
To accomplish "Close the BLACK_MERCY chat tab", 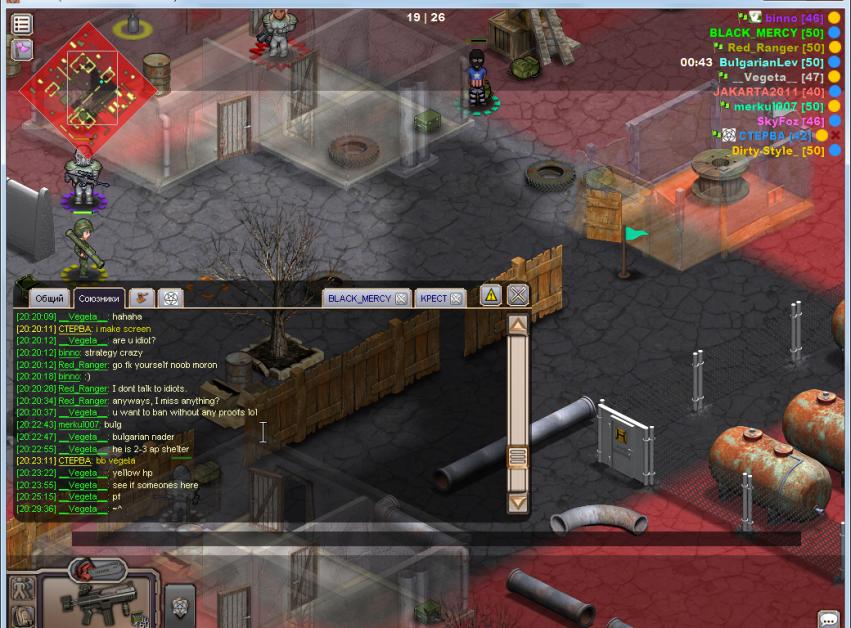I will point(401,298).
